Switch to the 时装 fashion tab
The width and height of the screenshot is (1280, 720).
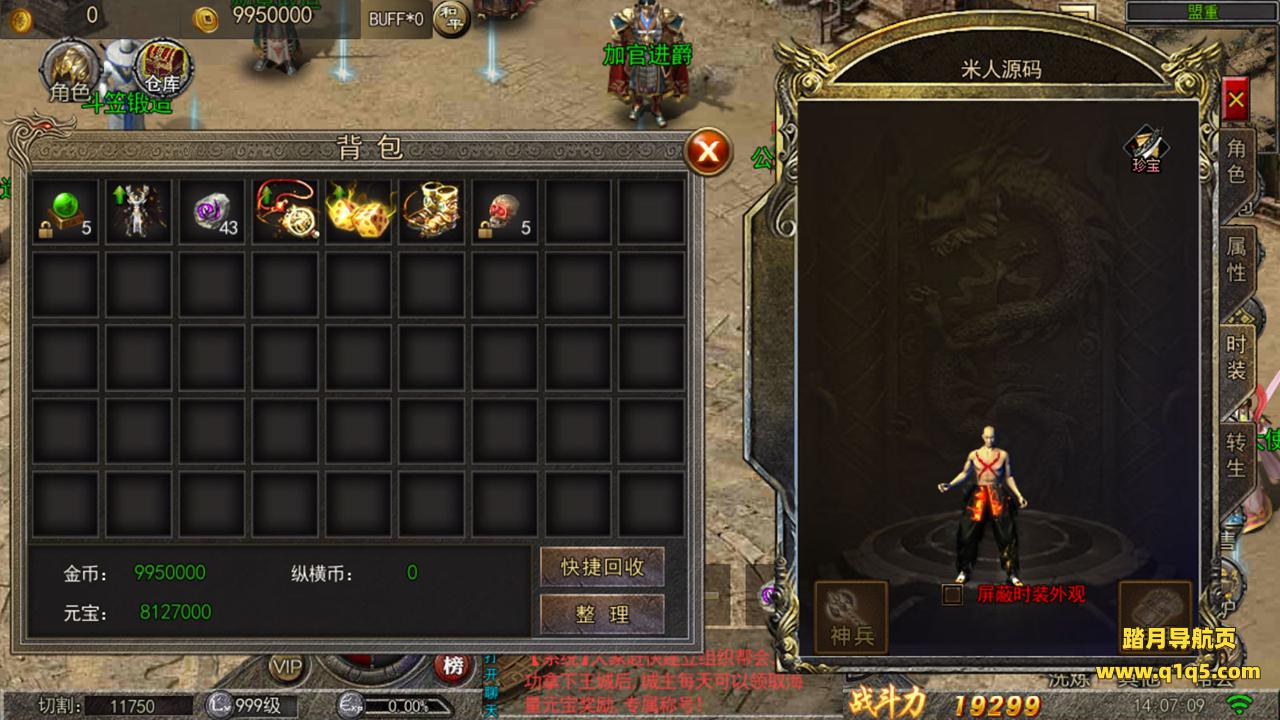pos(1237,357)
